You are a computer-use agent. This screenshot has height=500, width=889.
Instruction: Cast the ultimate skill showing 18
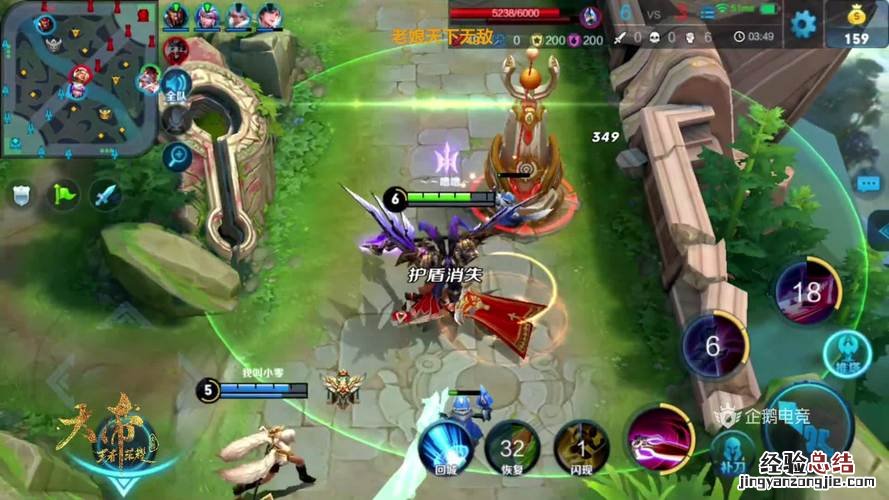[x=807, y=293]
